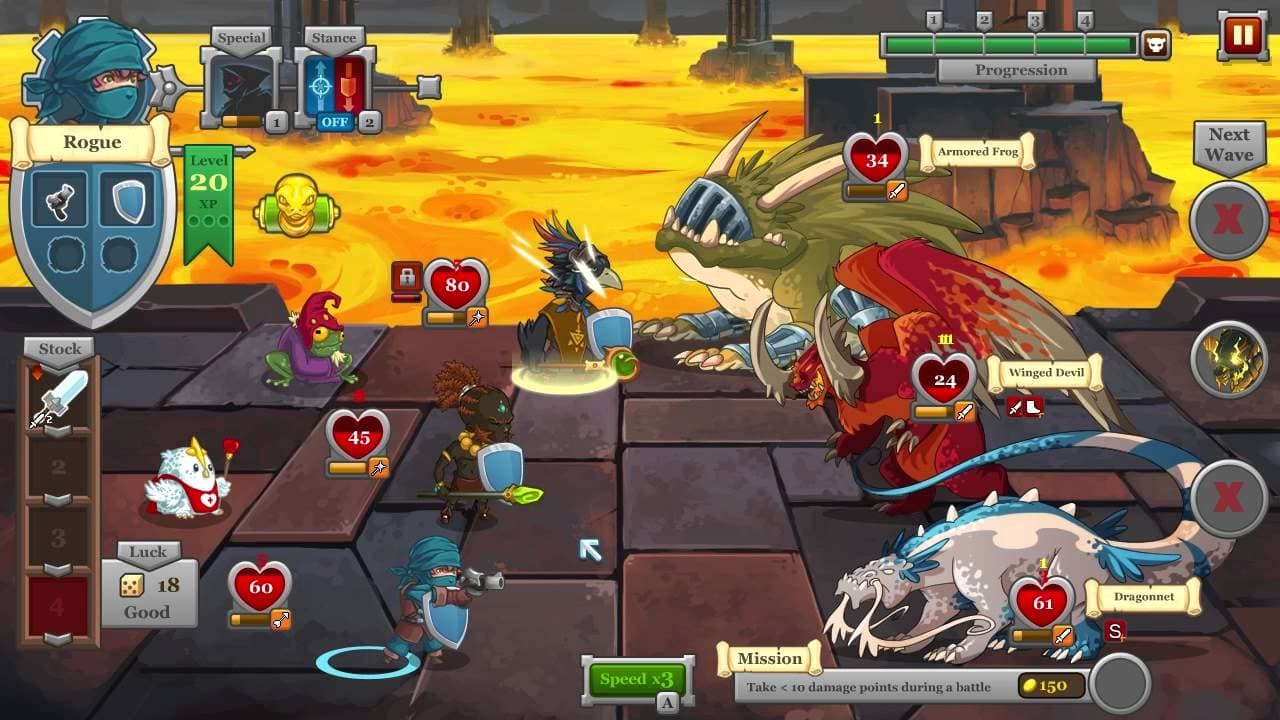Viewport: 1280px width, 720px height.
Task: Change the Speed x3 setting
Action: tap(637, 679)
